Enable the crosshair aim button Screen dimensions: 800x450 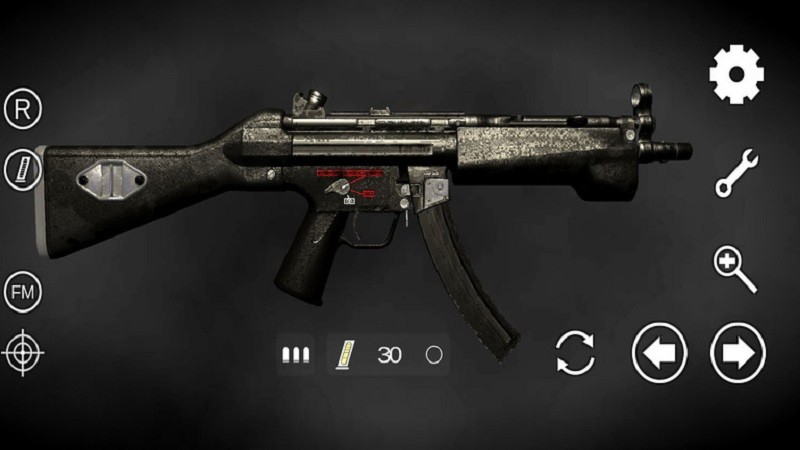tap(22, 352)
